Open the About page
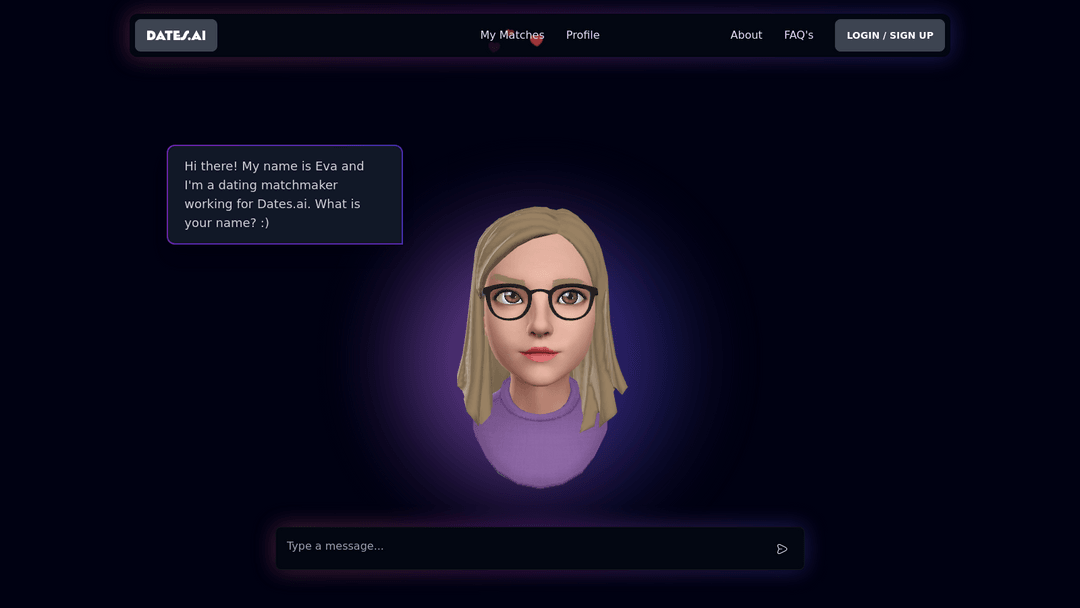The width and height of the screenshot is (1080, 608). click(746, 35)
